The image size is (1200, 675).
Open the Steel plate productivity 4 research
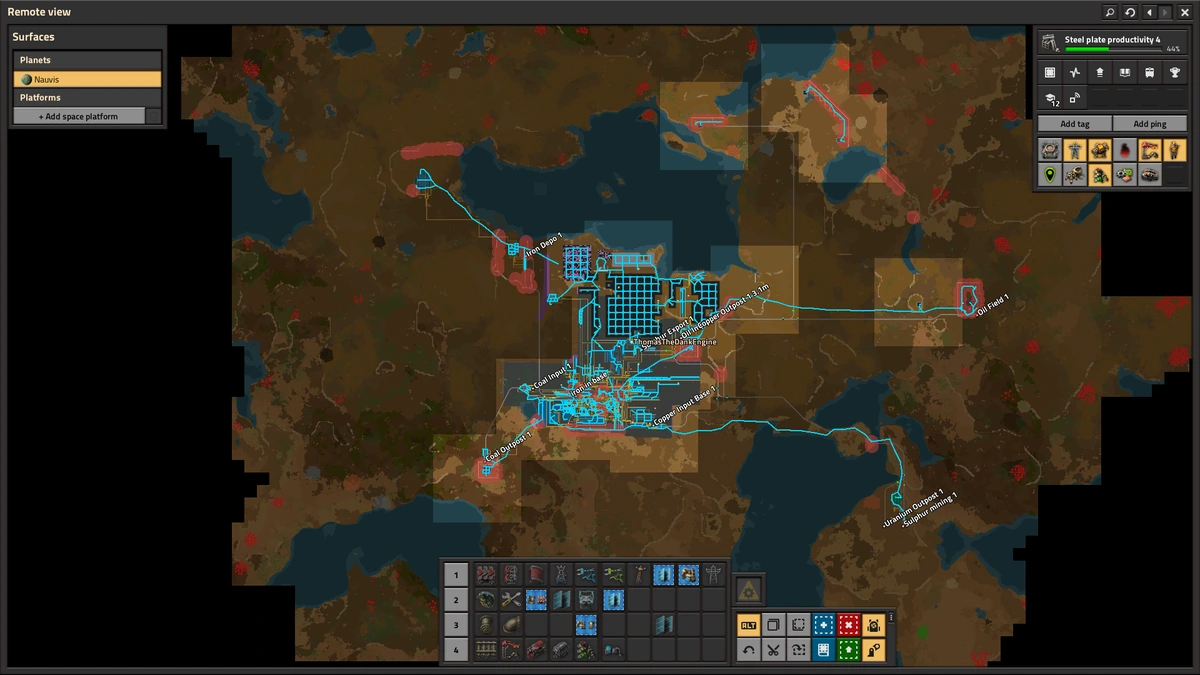(1109, 43)
